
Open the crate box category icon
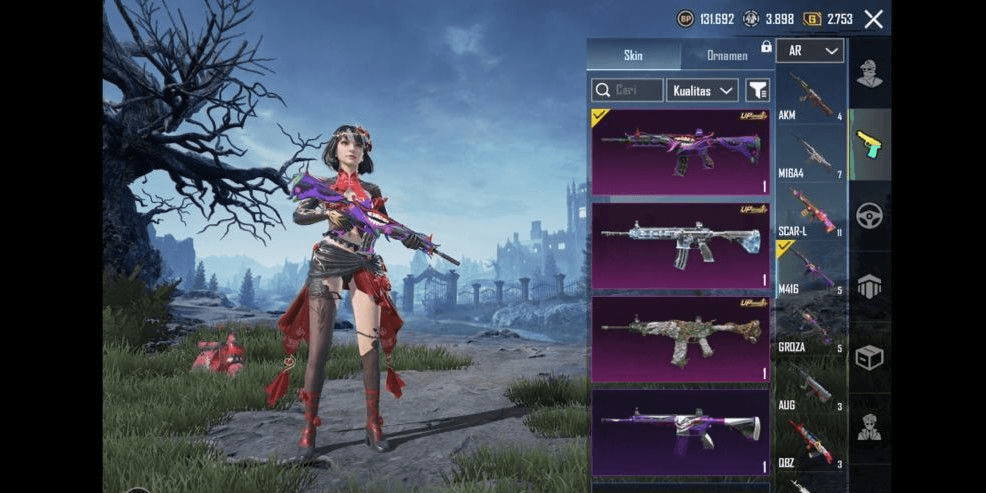pos(869,357)
